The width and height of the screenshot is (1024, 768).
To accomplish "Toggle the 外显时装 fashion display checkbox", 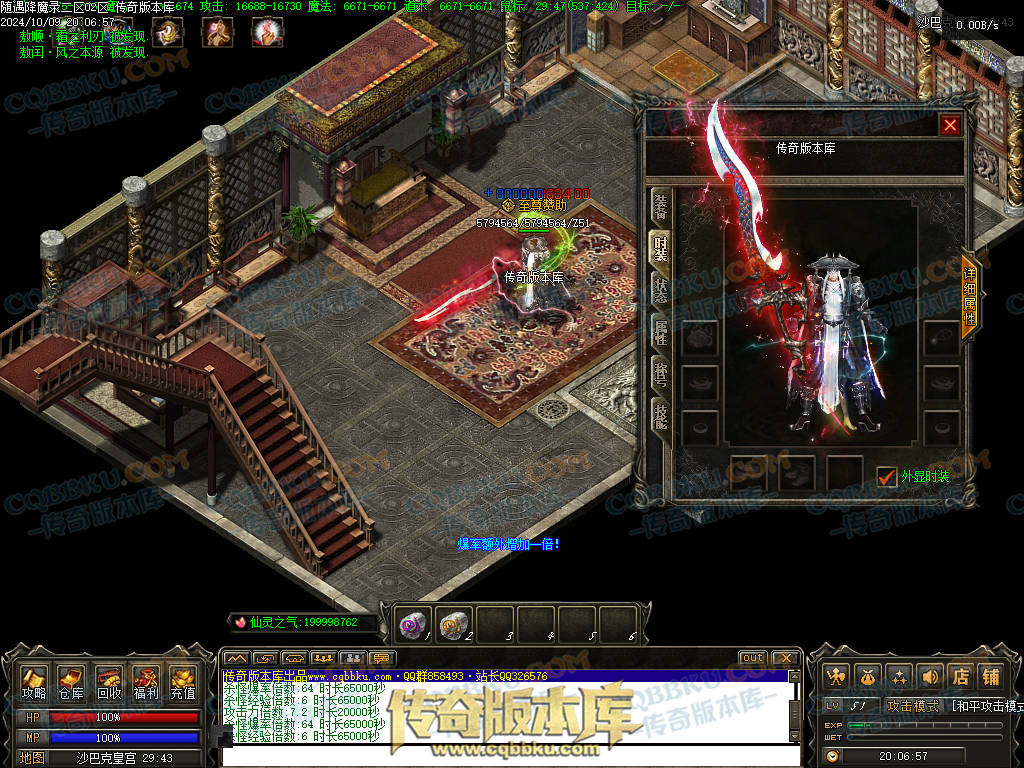I will pos(886,477).
